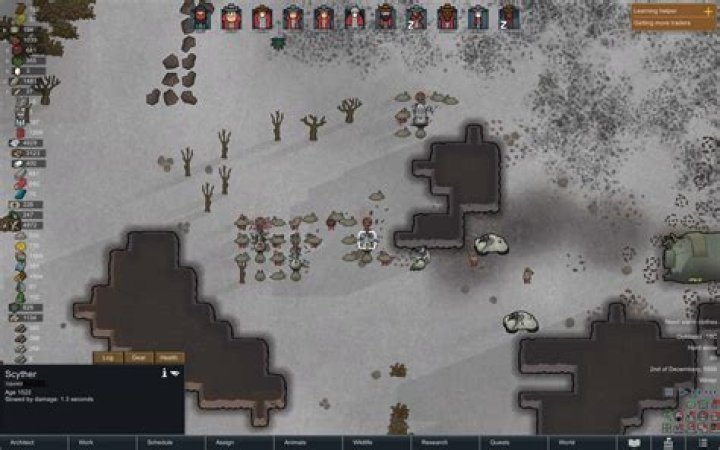Viewport: 720px width, 450px height.
Task: Open the Assign tab
Action: coord(224,441)
